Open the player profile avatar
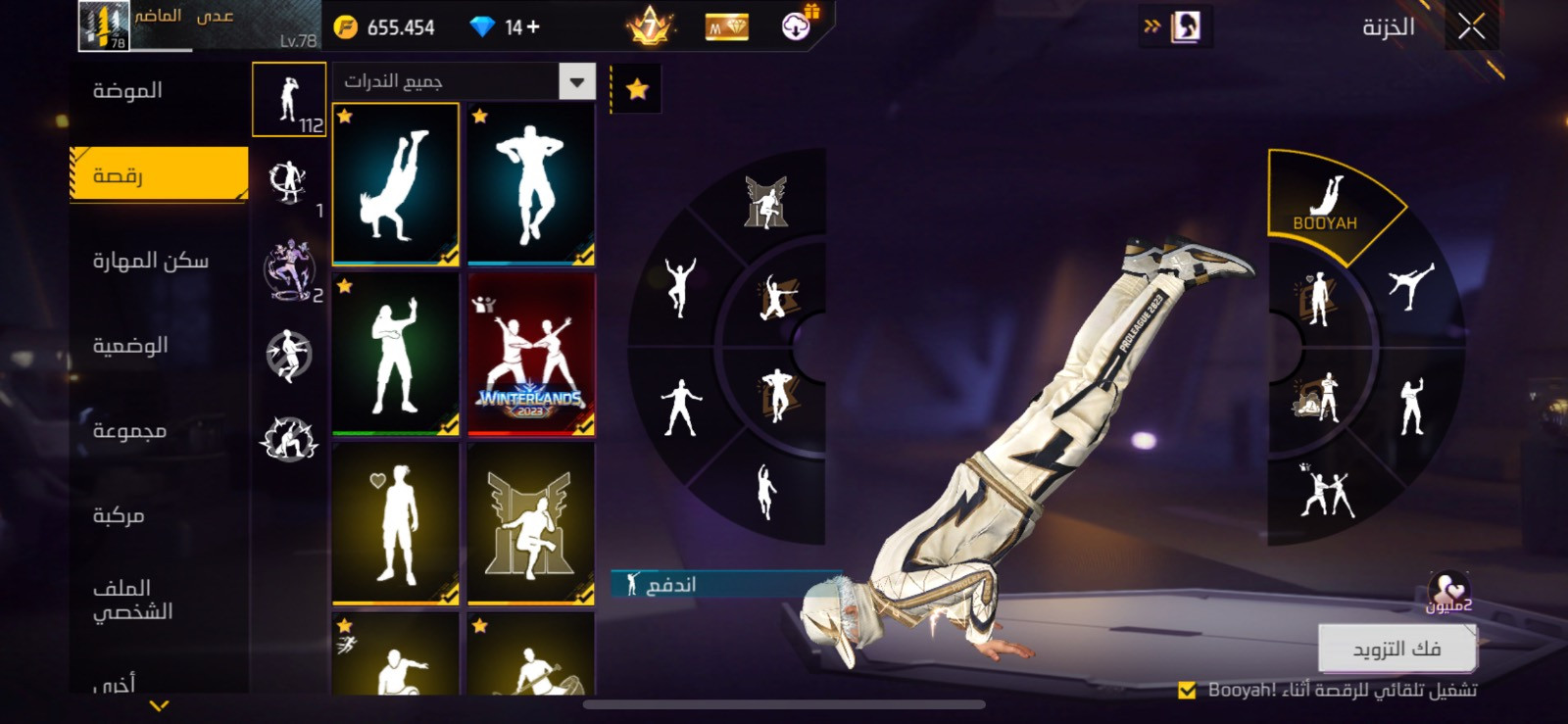Screen dimensions: 1568x724 (103, 26)
